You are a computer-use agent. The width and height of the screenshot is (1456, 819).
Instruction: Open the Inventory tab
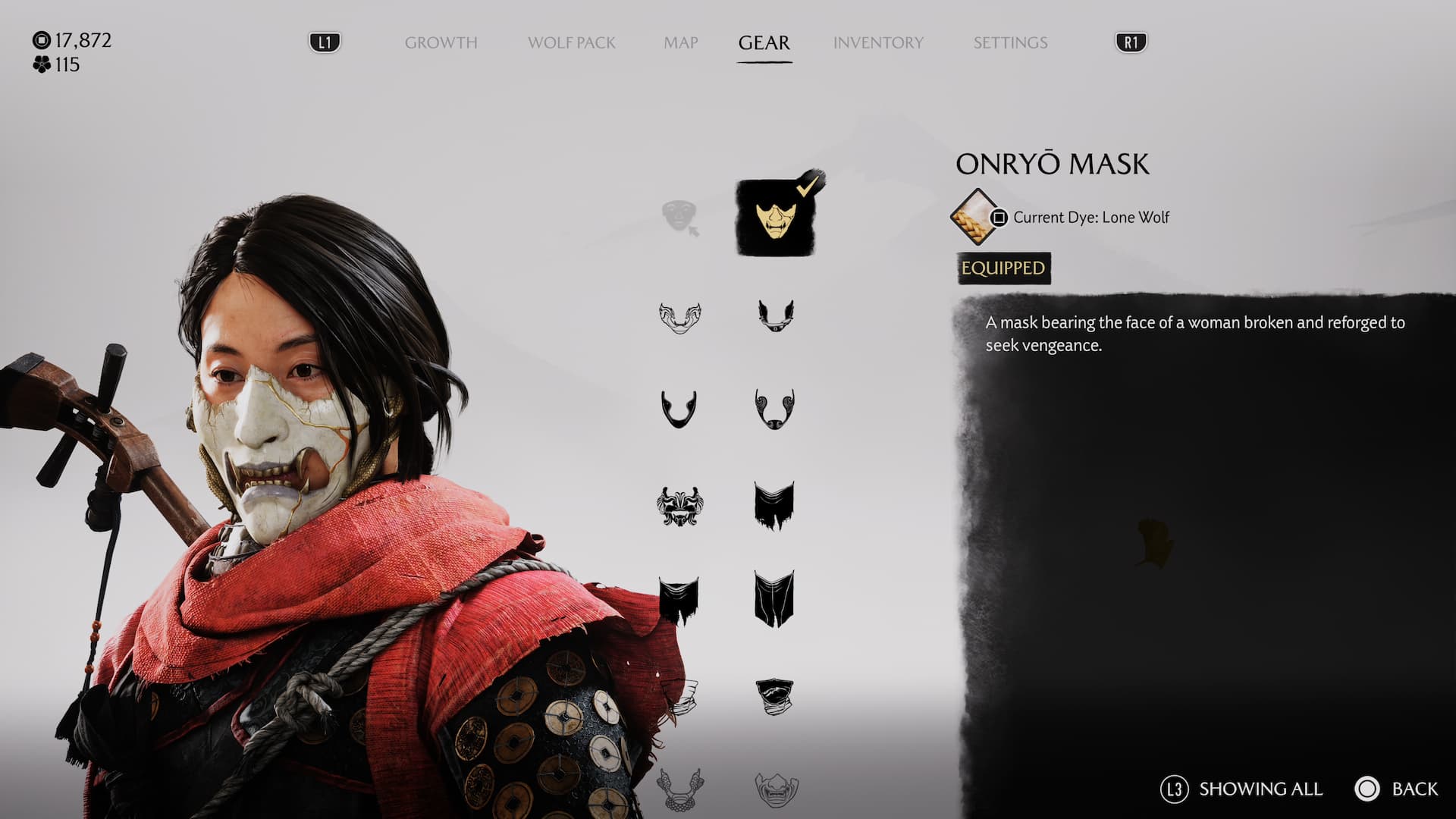click(x=878, y=42)
